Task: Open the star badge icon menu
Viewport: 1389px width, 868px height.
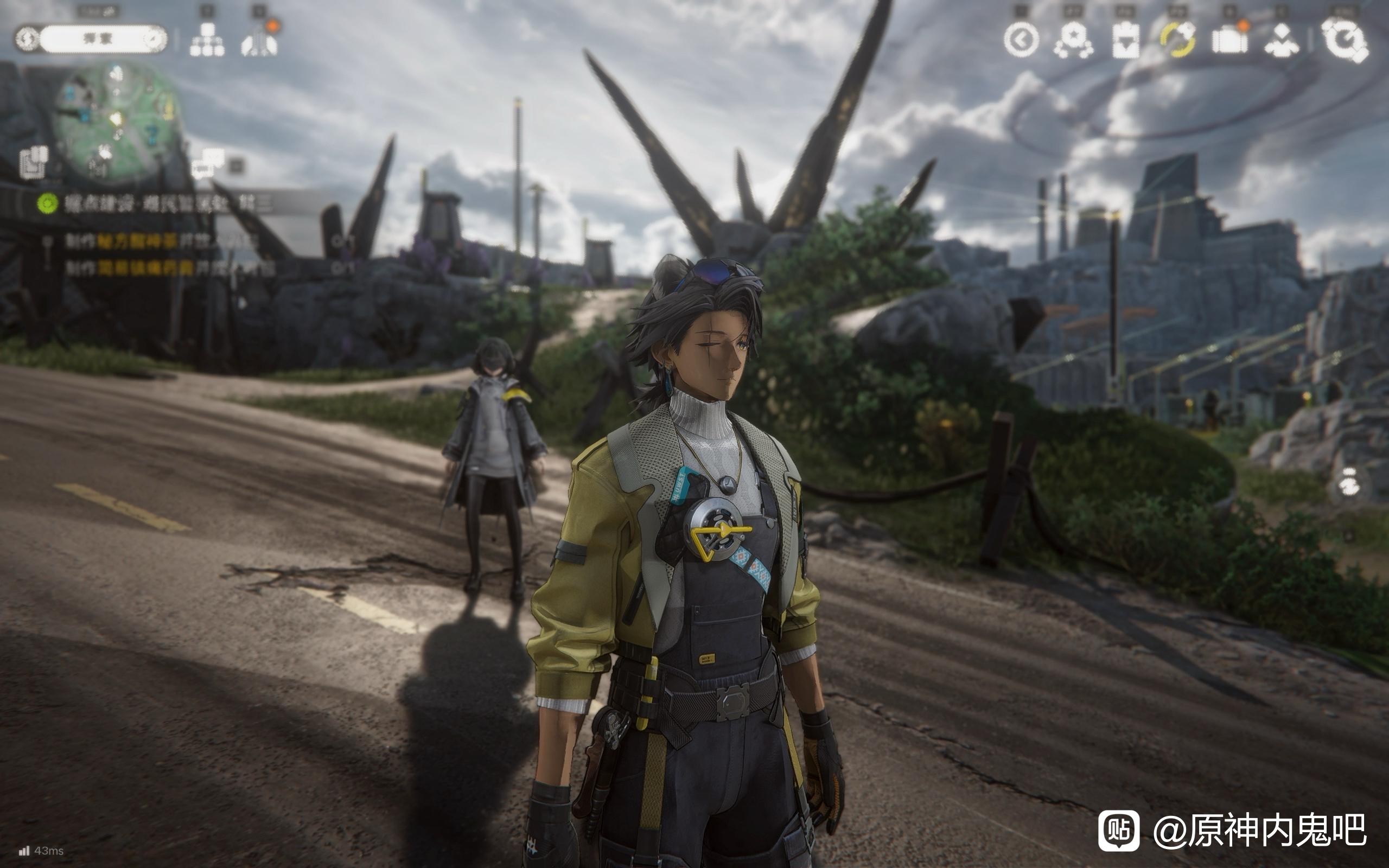Action: 1073,40
